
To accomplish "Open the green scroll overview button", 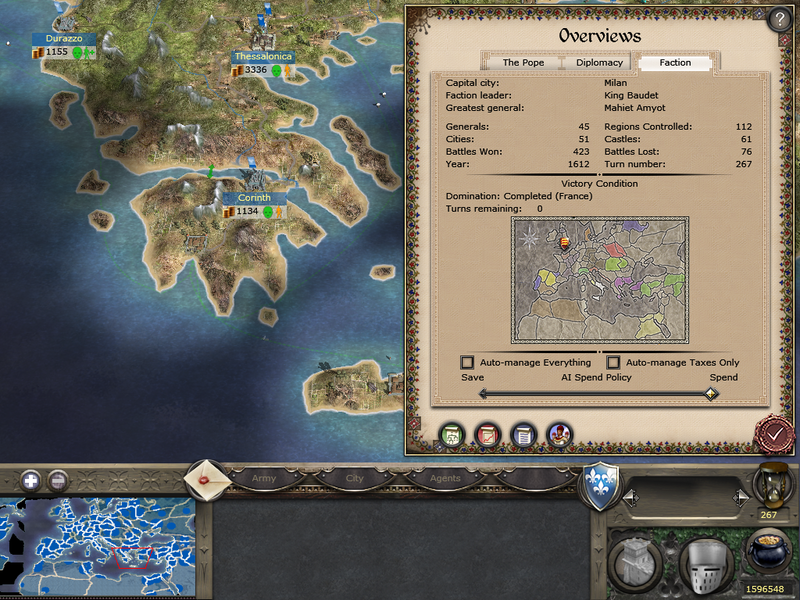I will click(x=453, y=435).
